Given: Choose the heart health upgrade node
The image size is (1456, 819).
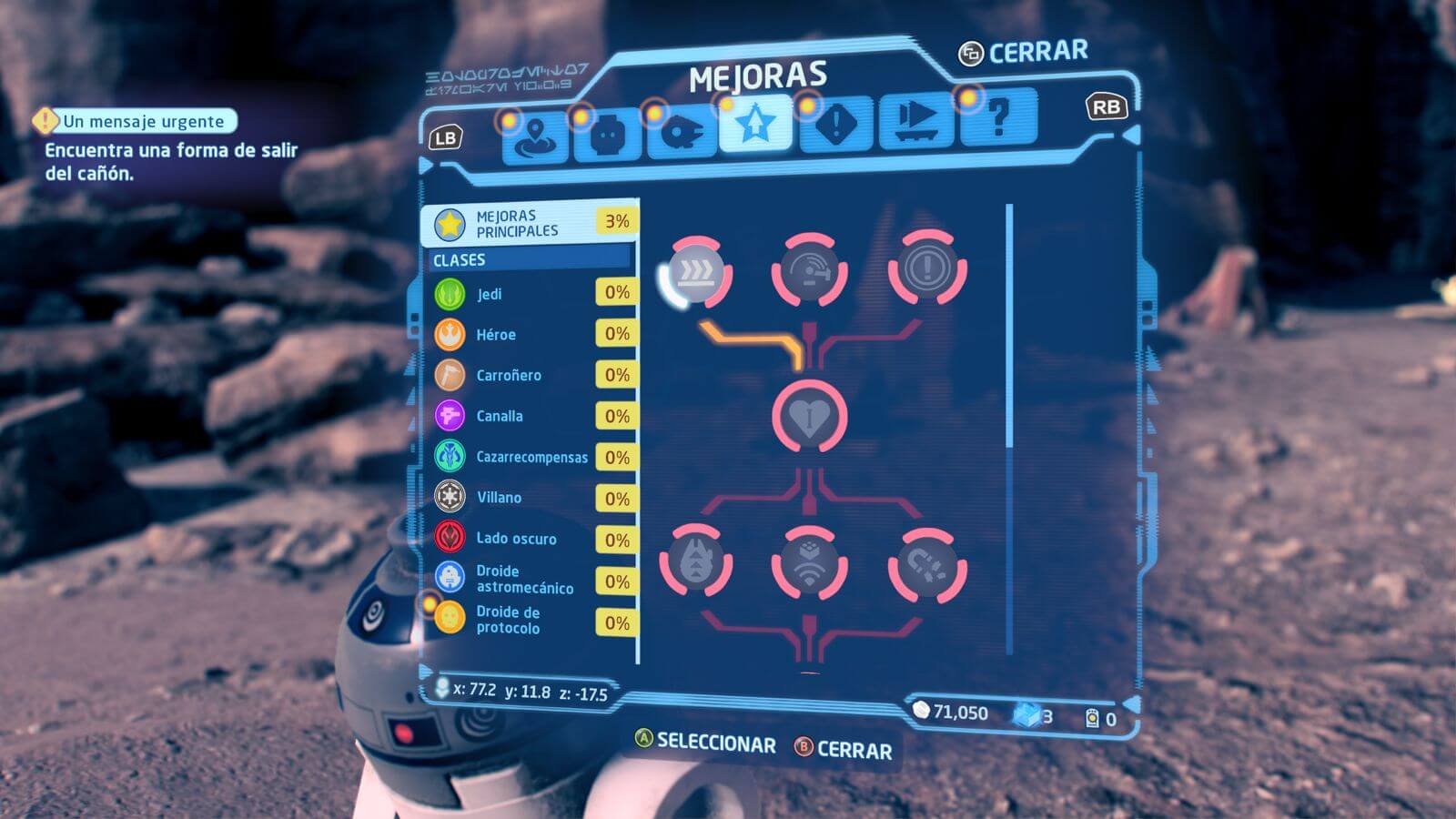Looking at the screenshot, I should point(809,417).
